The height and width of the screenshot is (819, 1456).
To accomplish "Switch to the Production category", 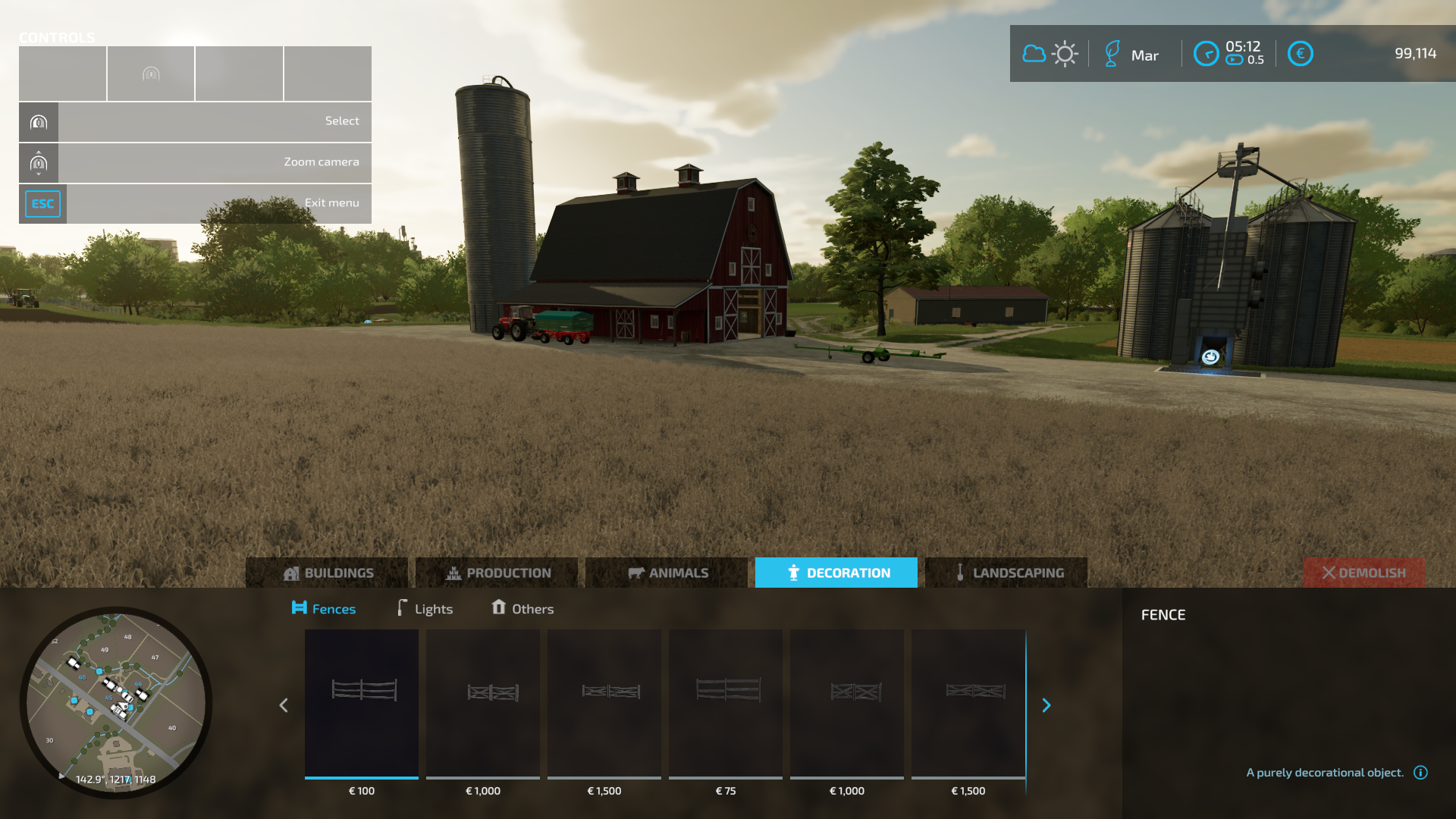I will point(497,573).
